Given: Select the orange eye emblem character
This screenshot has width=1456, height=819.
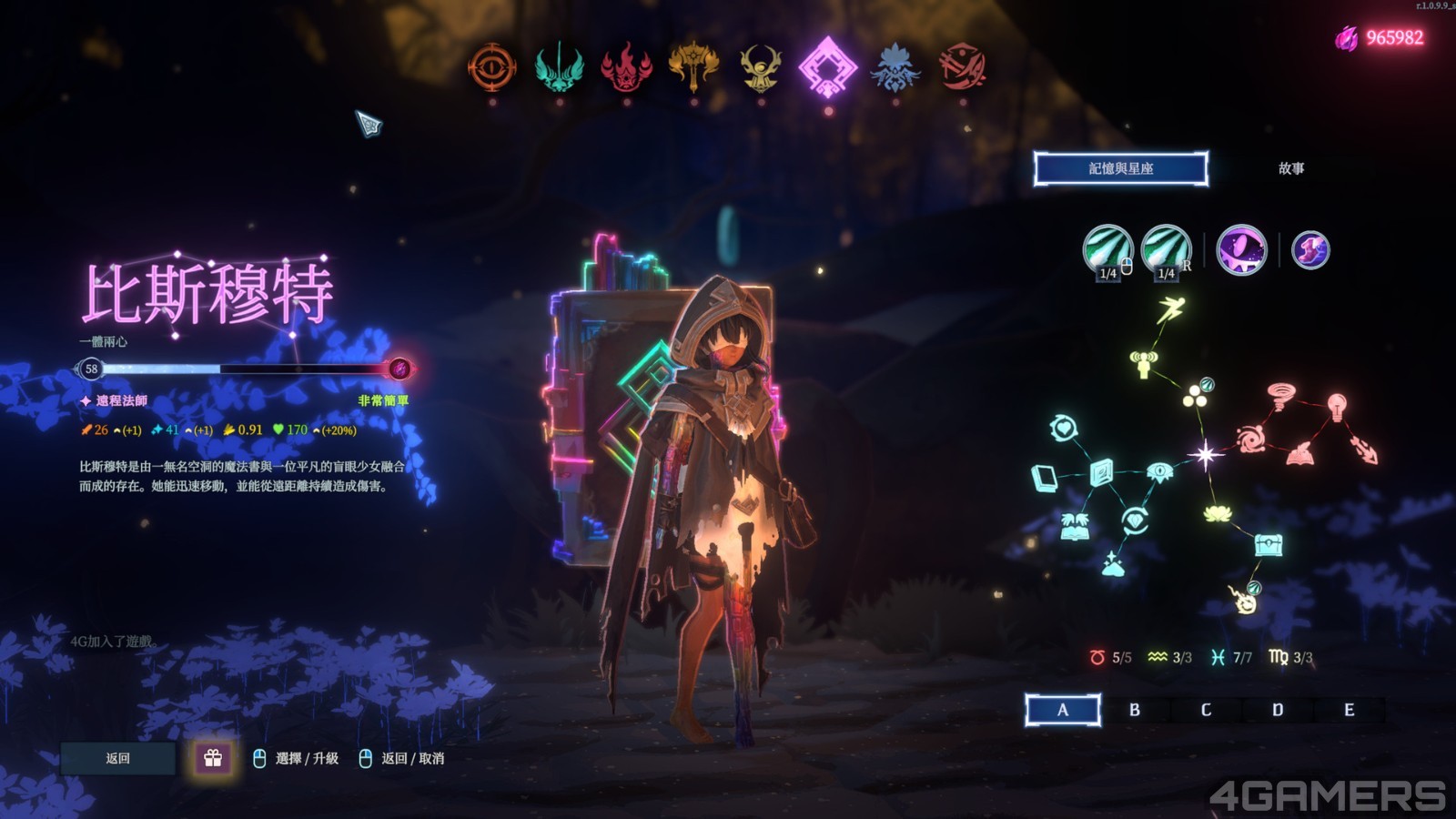Looking at the screenshot, I should 492,67.
